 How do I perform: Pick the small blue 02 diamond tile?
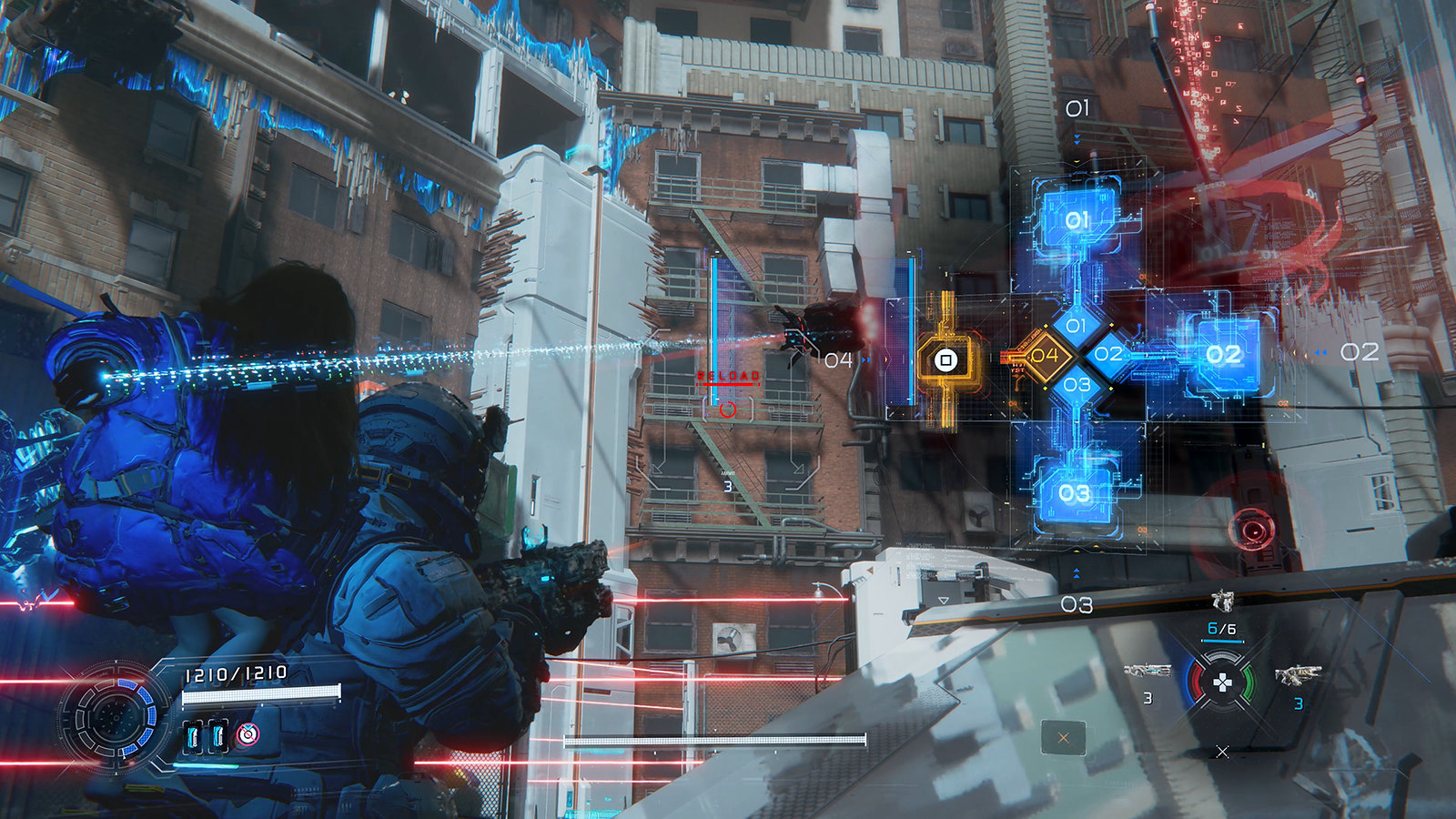(x=1107, y=354)
